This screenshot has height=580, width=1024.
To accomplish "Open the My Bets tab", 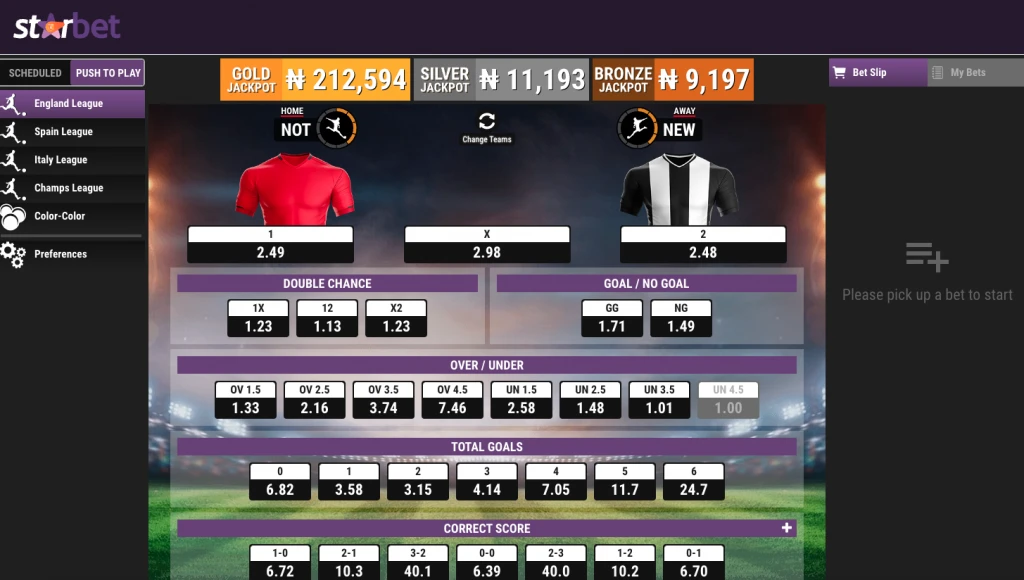I will point(967,73).
